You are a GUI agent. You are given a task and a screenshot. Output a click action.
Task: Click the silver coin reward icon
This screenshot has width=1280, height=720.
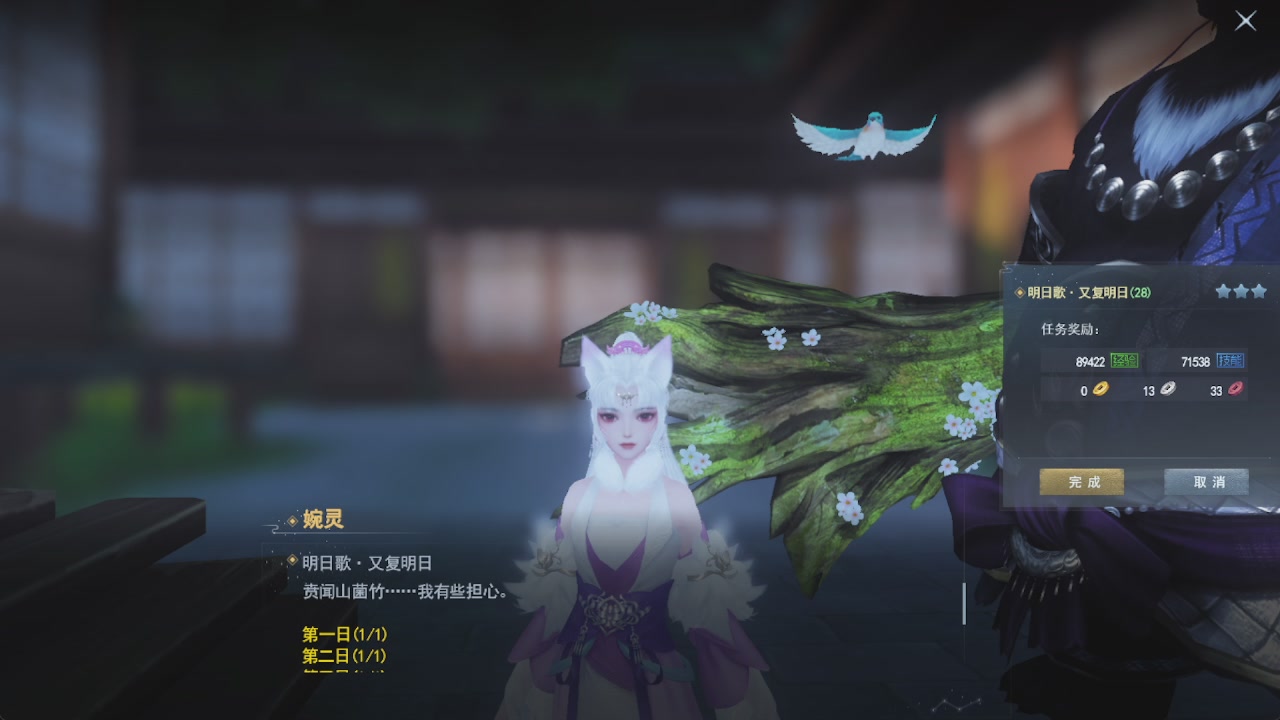pos(1168,389)
